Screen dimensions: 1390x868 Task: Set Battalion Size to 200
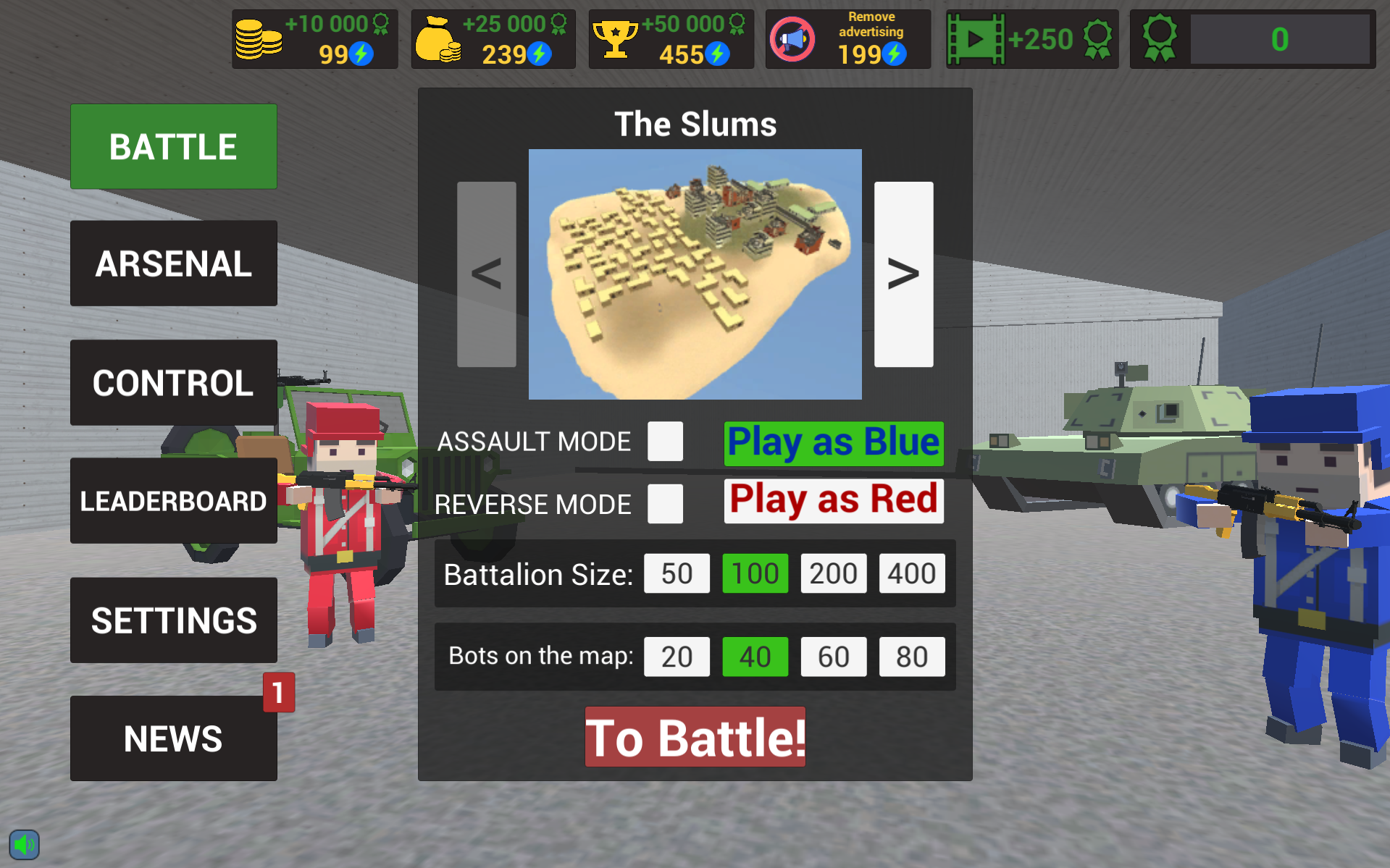point(833,573)
